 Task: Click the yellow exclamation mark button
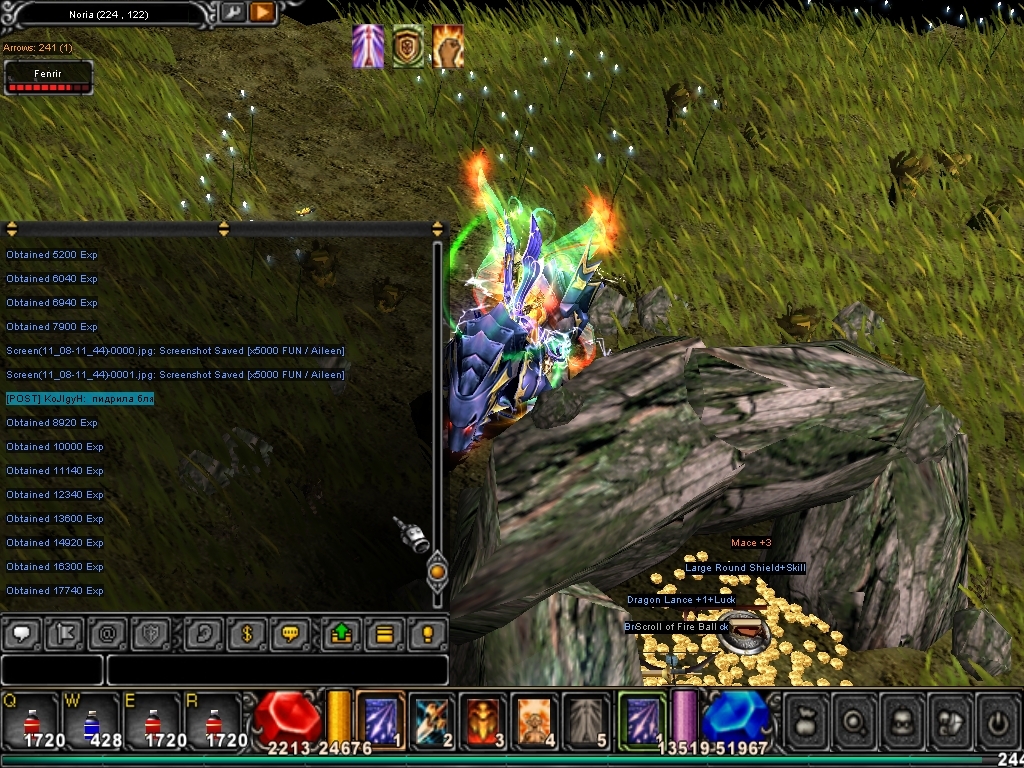click(x=428, y=633)
